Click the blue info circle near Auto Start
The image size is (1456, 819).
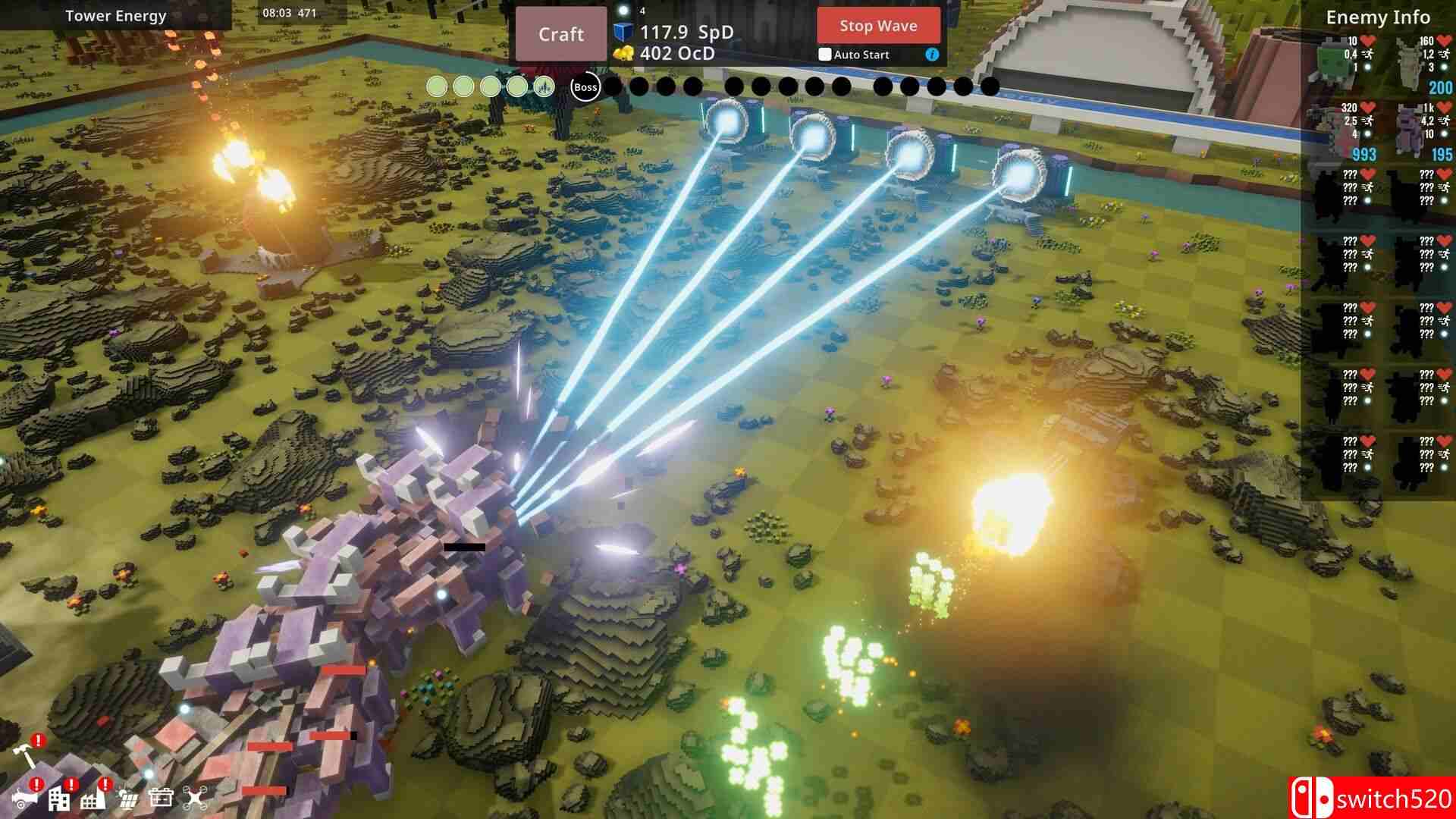(x=932, y=55)
